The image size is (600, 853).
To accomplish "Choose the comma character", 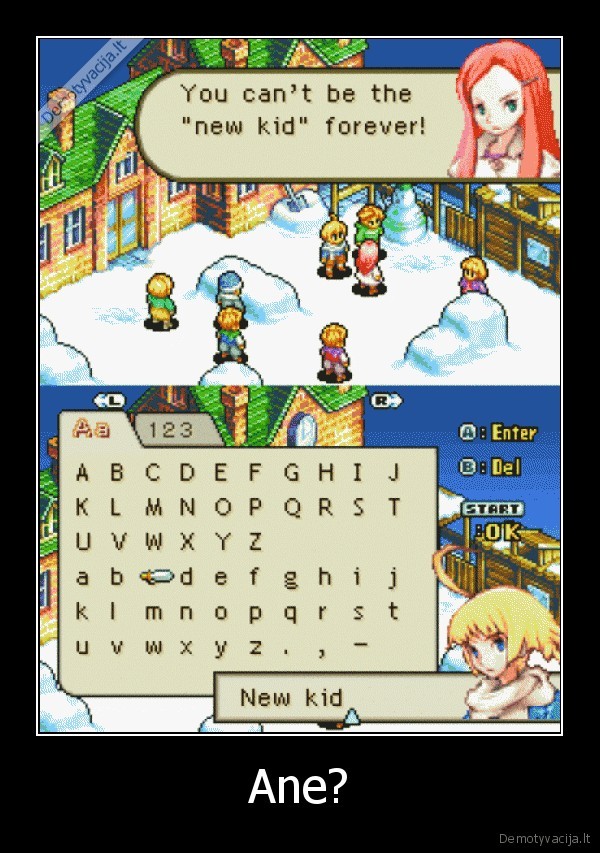I will (325, 649).
